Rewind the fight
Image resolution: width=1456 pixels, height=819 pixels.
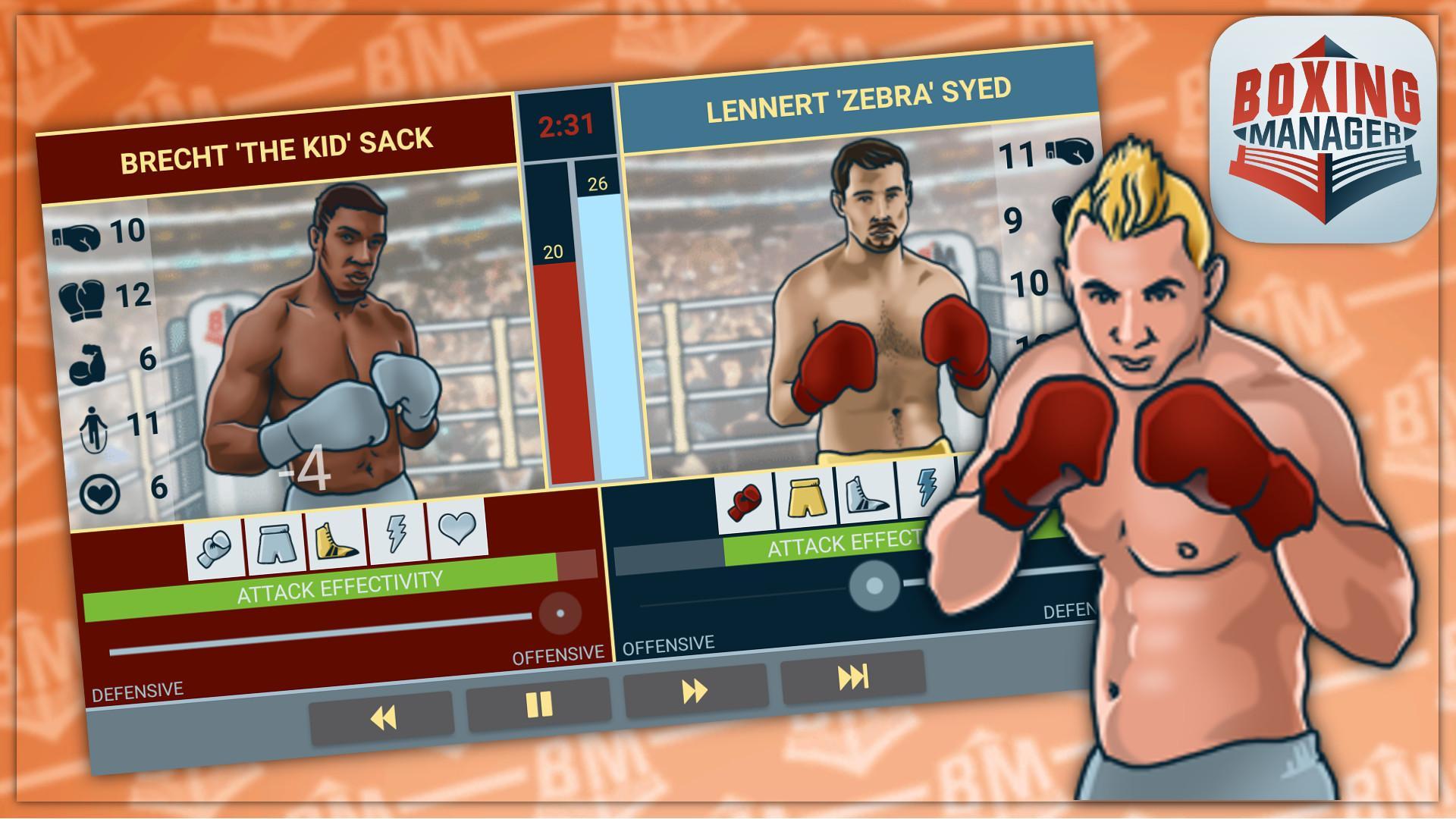(383, 716)
